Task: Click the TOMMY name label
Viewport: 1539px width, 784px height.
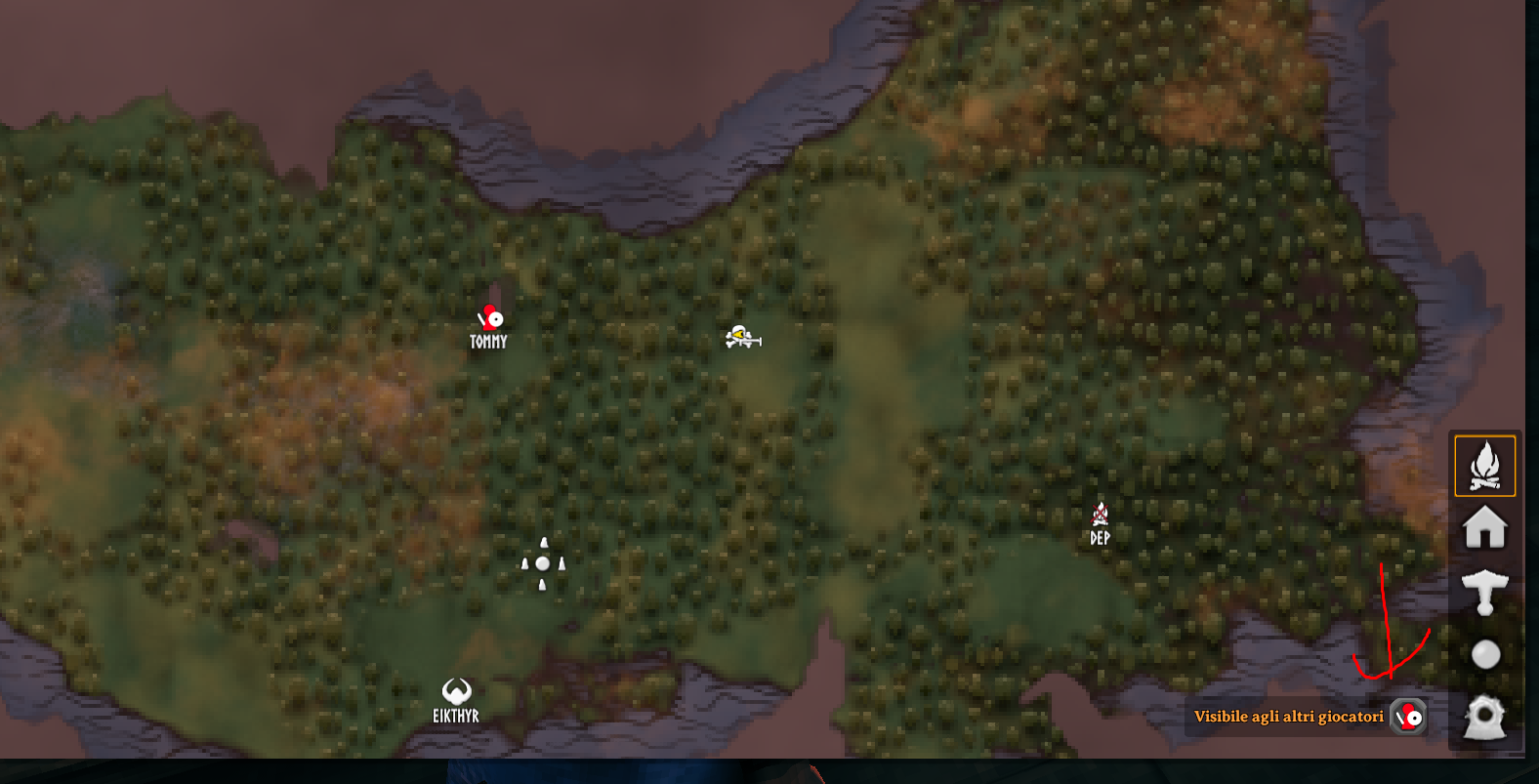Action: [x=488, y=341]
